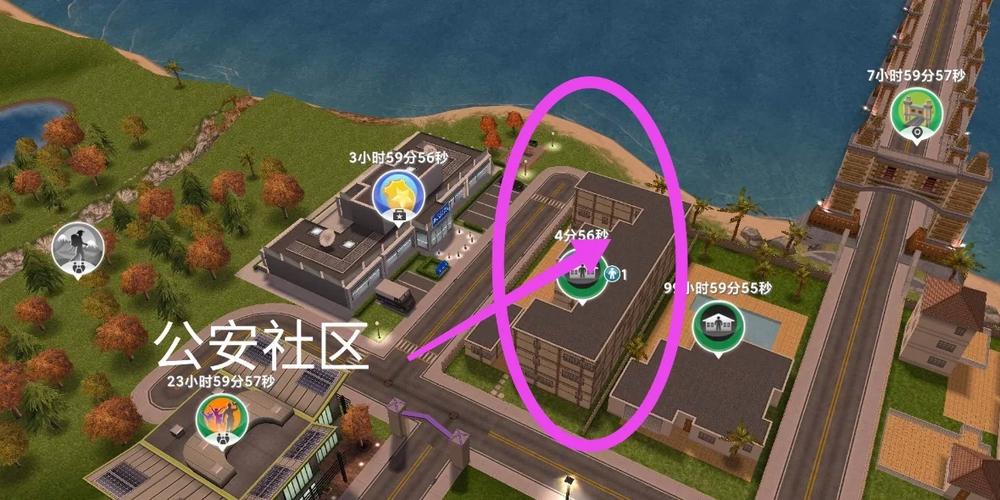Open the green building marker beside the pool
This screenshot has width=1000, height=500.
718,327
